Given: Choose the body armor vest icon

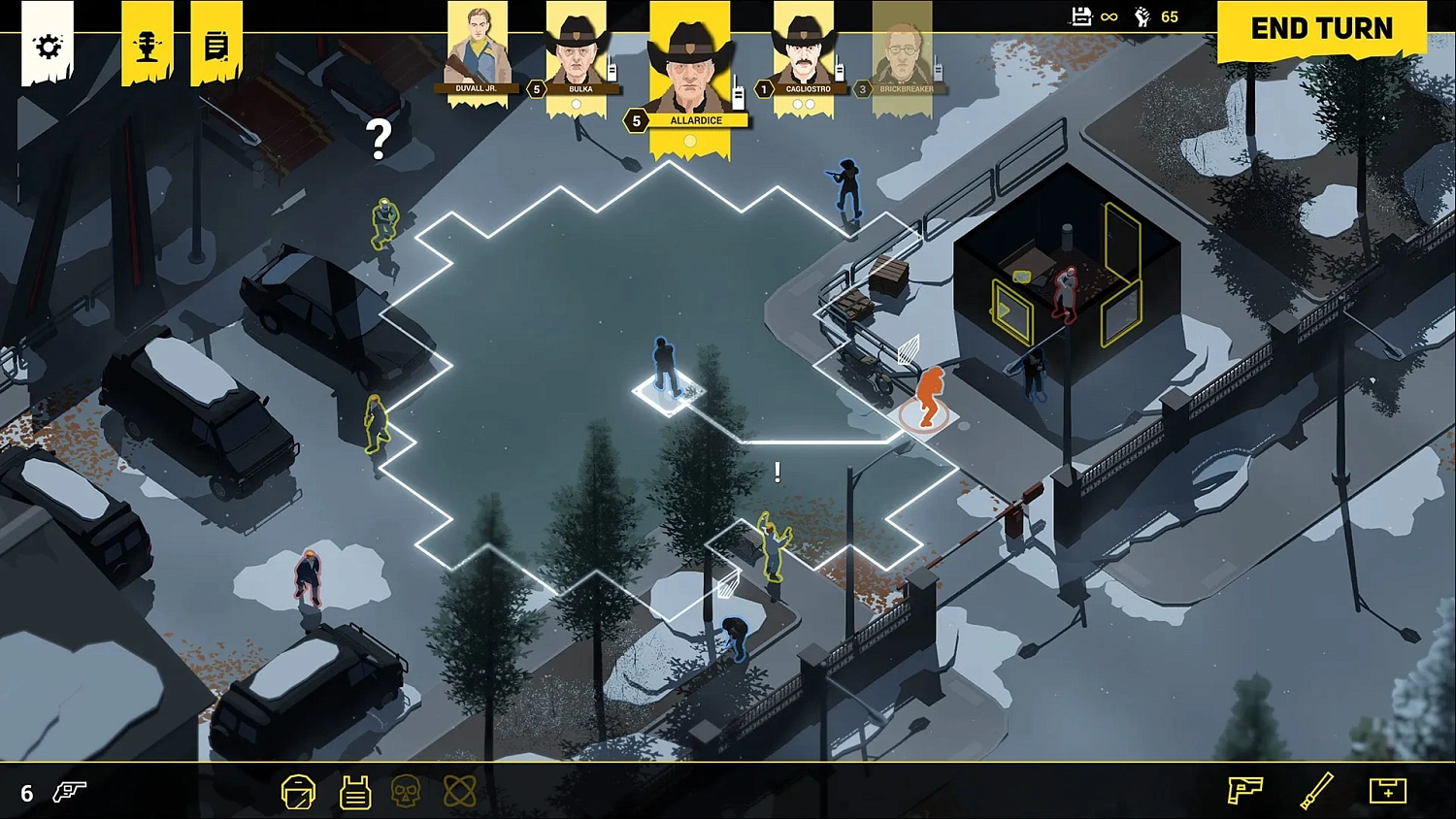Looking at the screenshot, I should click(355, 792).
